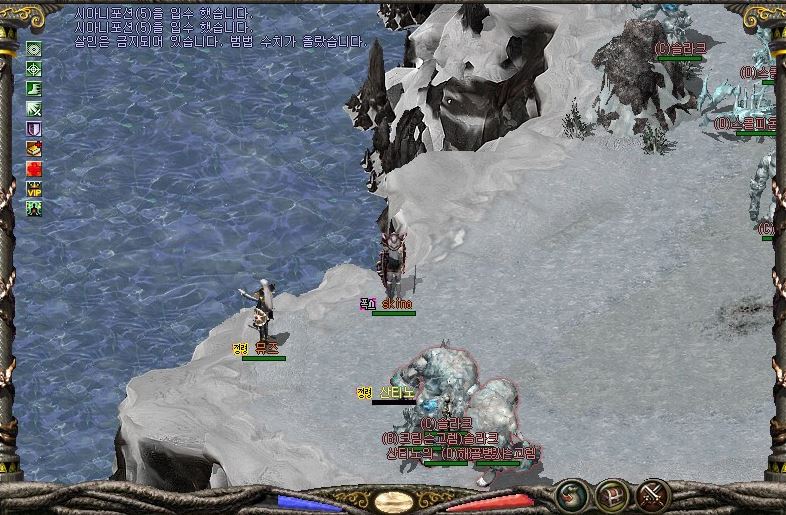Viewport: 786px width, 515px height.
Task: Click the round serpent button
Action: click(572, 494)
